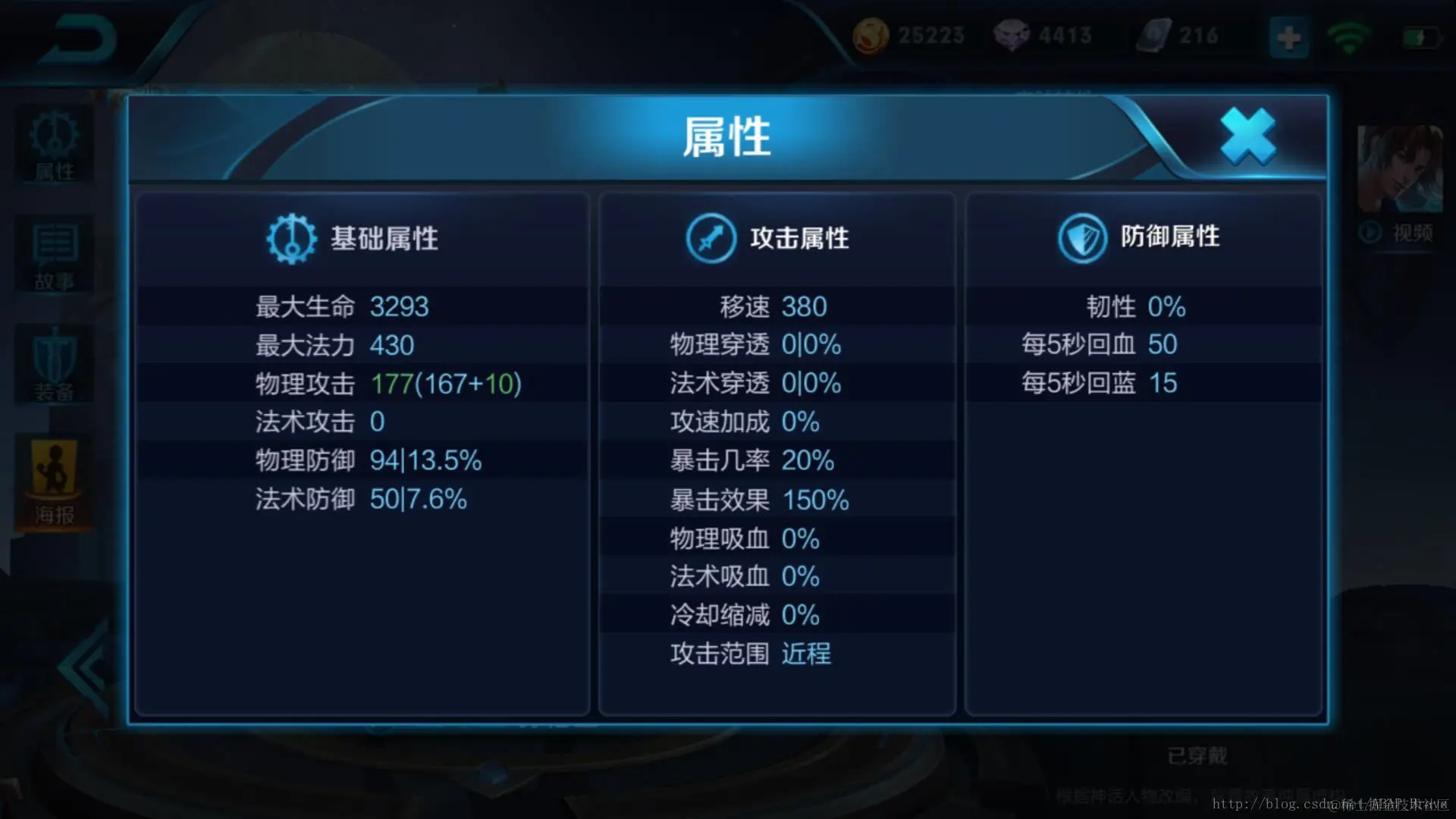Click the 攻击属性 sword icon
The image size is (1456, 819).
tap(711, 237)
